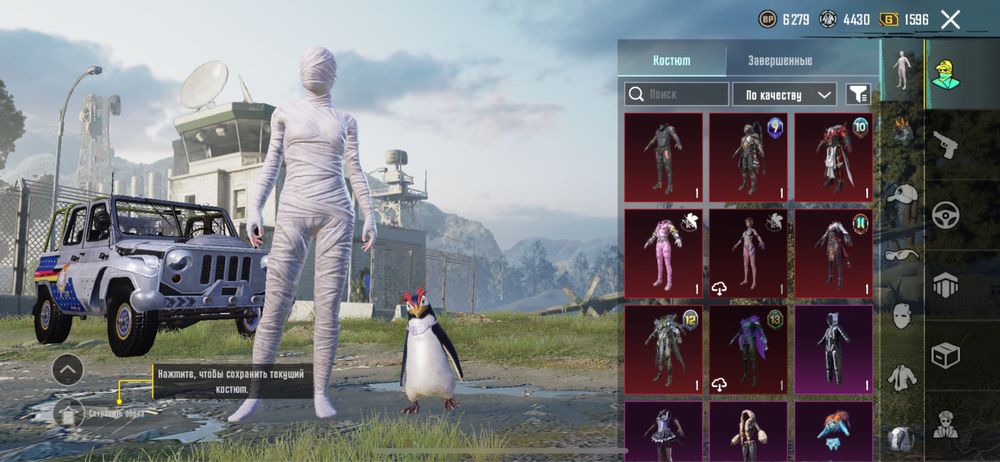Choose the purple costume with badge 13
This screenshot has width=1000, height=462.
point(749,348)
